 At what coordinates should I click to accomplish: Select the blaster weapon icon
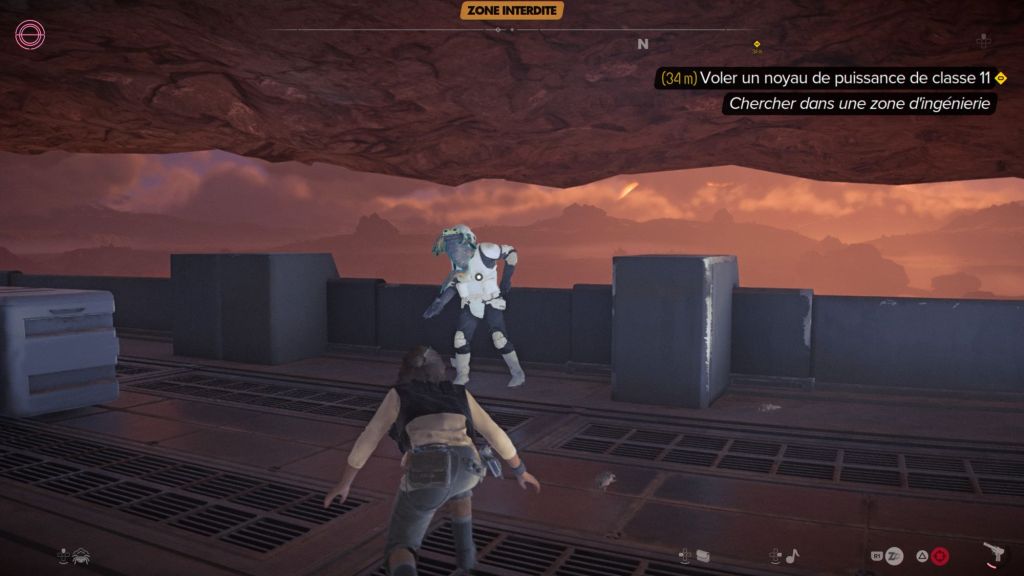pos(994,554)
